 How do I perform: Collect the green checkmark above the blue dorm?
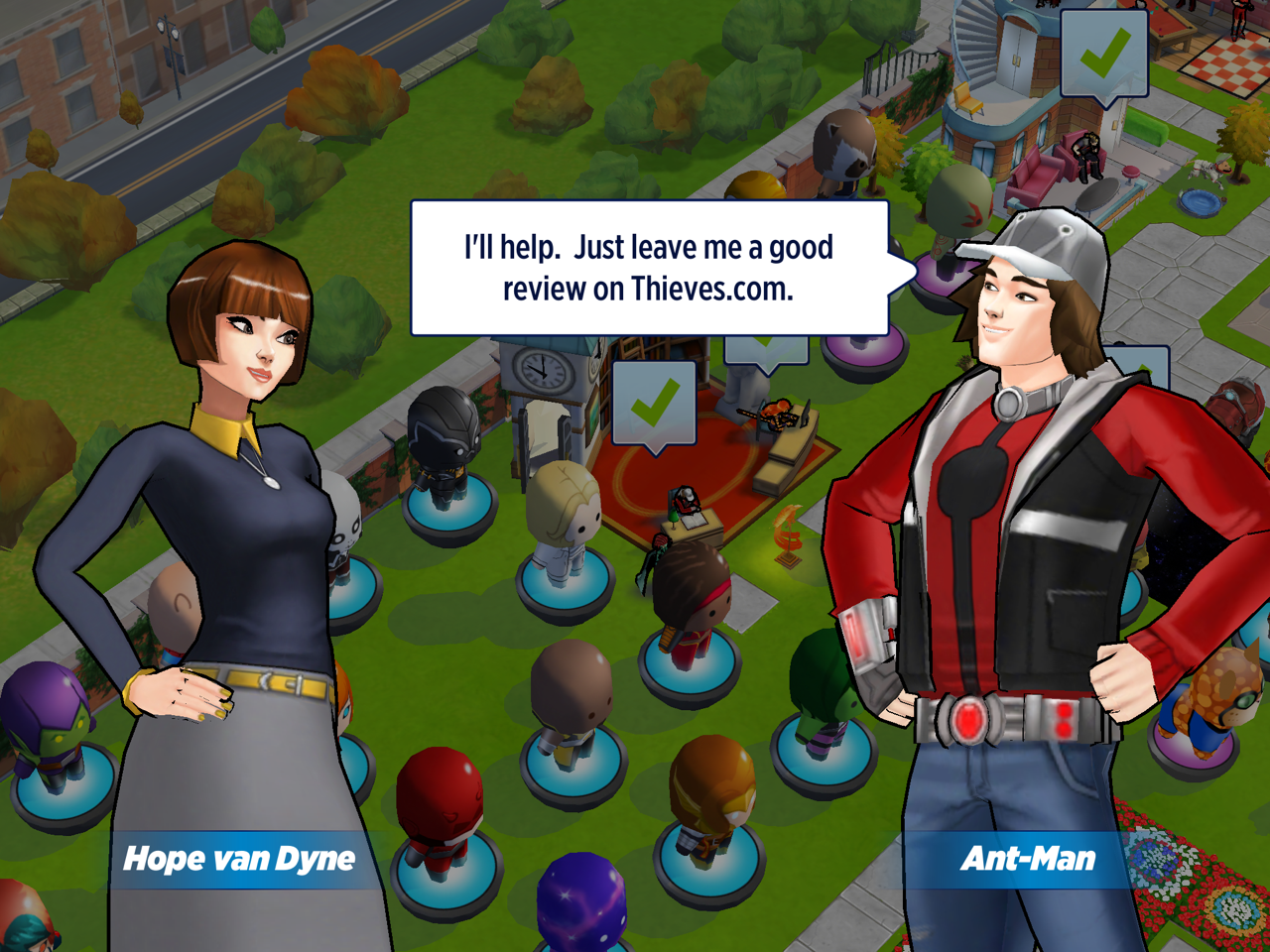[x=1103, y=54]
